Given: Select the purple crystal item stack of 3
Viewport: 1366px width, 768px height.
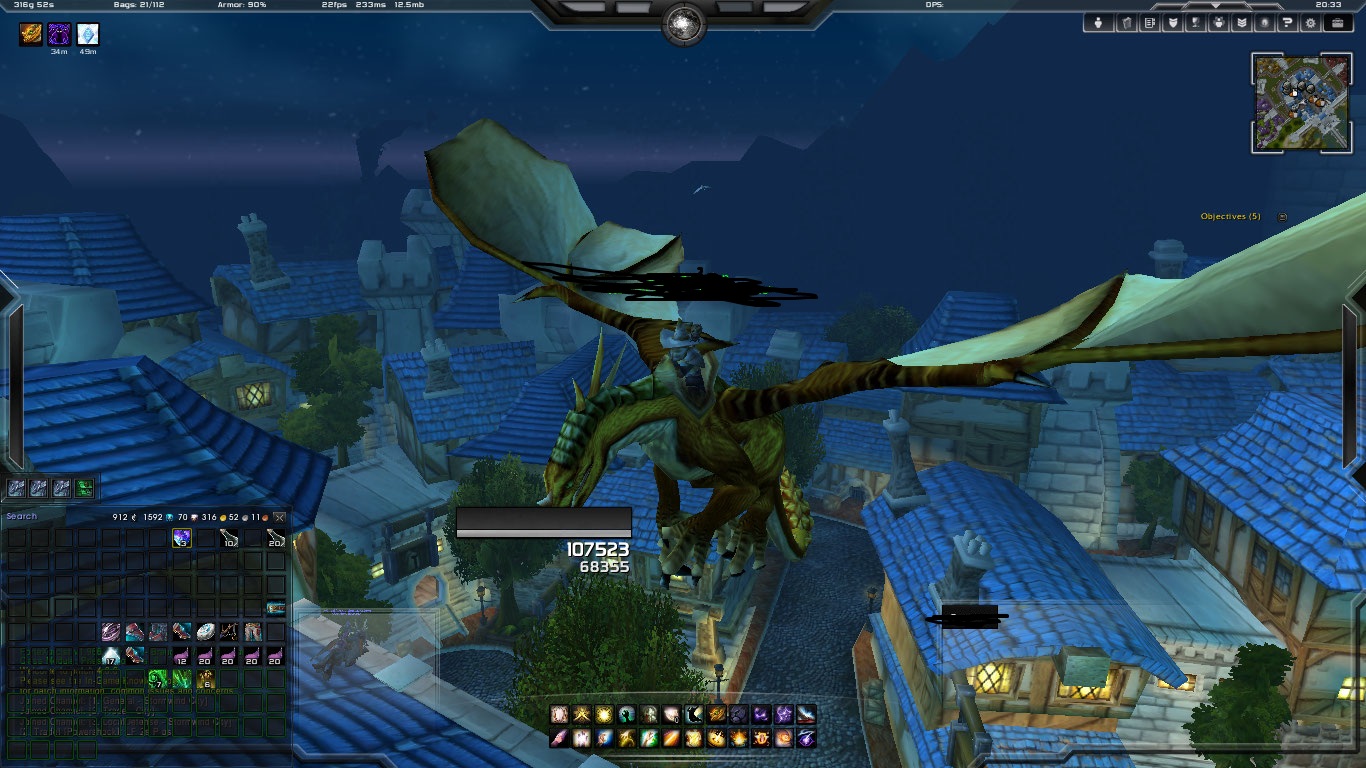Looking at the screenshot, I should point(181,538).
